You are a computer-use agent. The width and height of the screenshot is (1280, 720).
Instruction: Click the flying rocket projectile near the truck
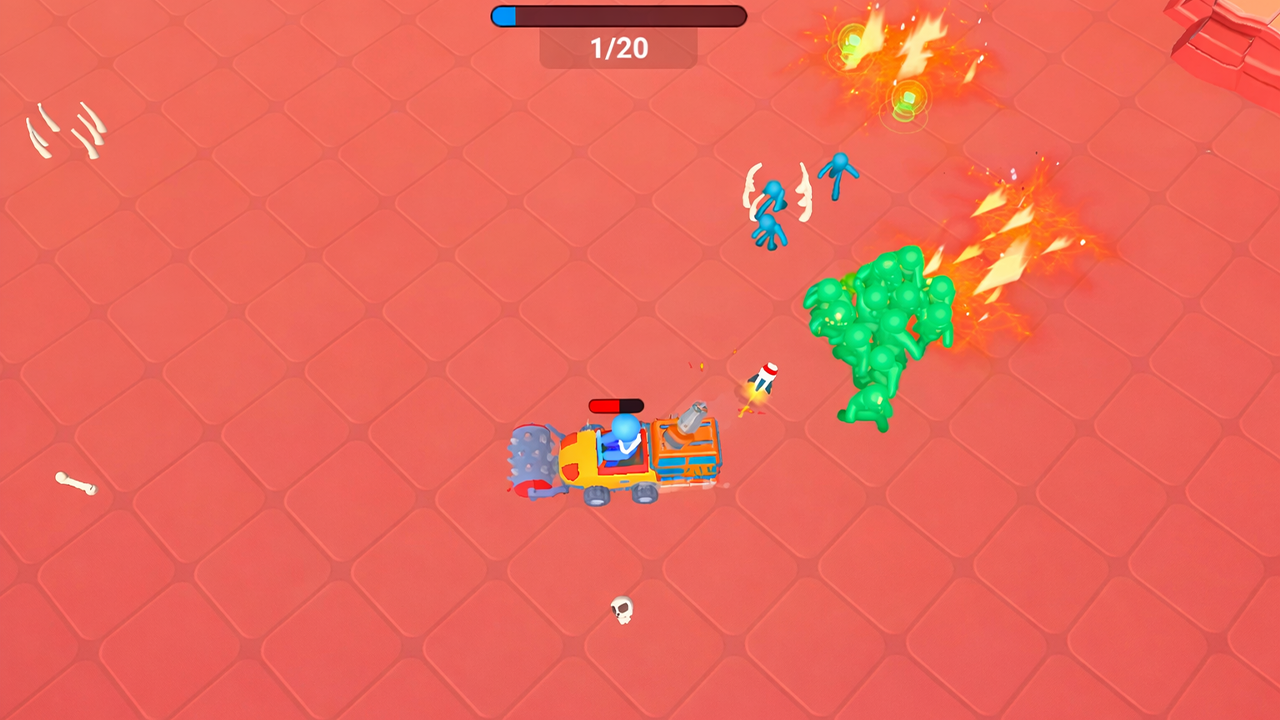coord(766,378)
